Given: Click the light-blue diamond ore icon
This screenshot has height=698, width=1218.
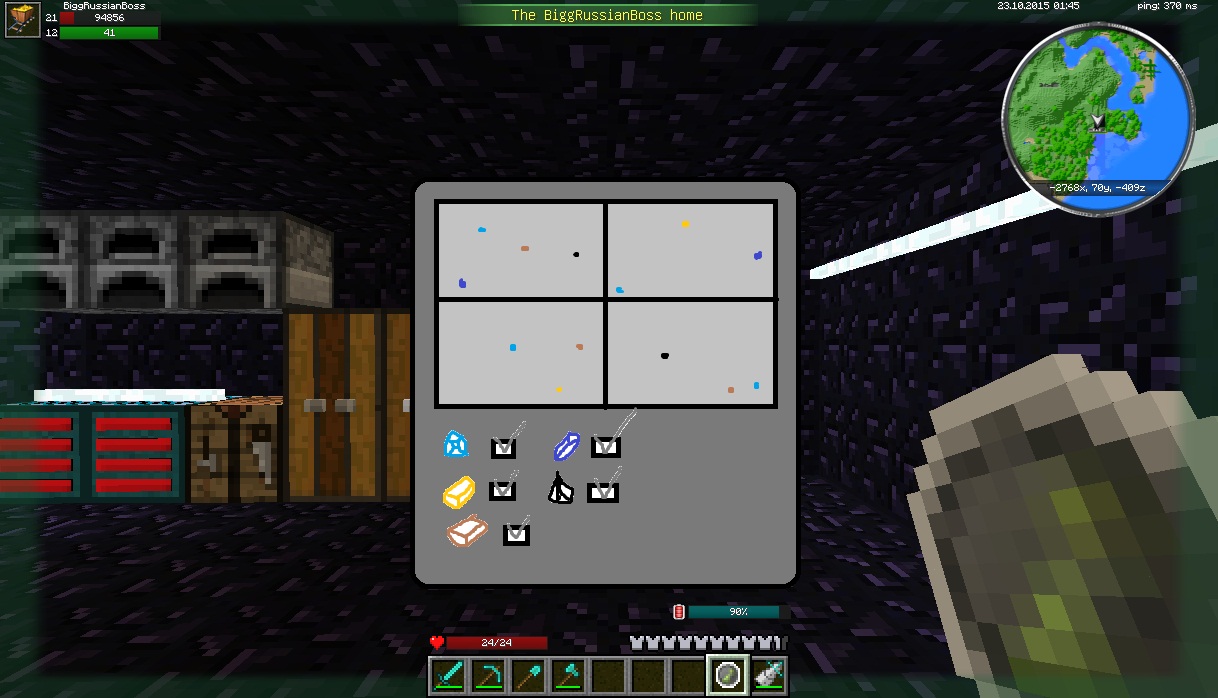Looking at the screenshot, I should coord(456,444).
